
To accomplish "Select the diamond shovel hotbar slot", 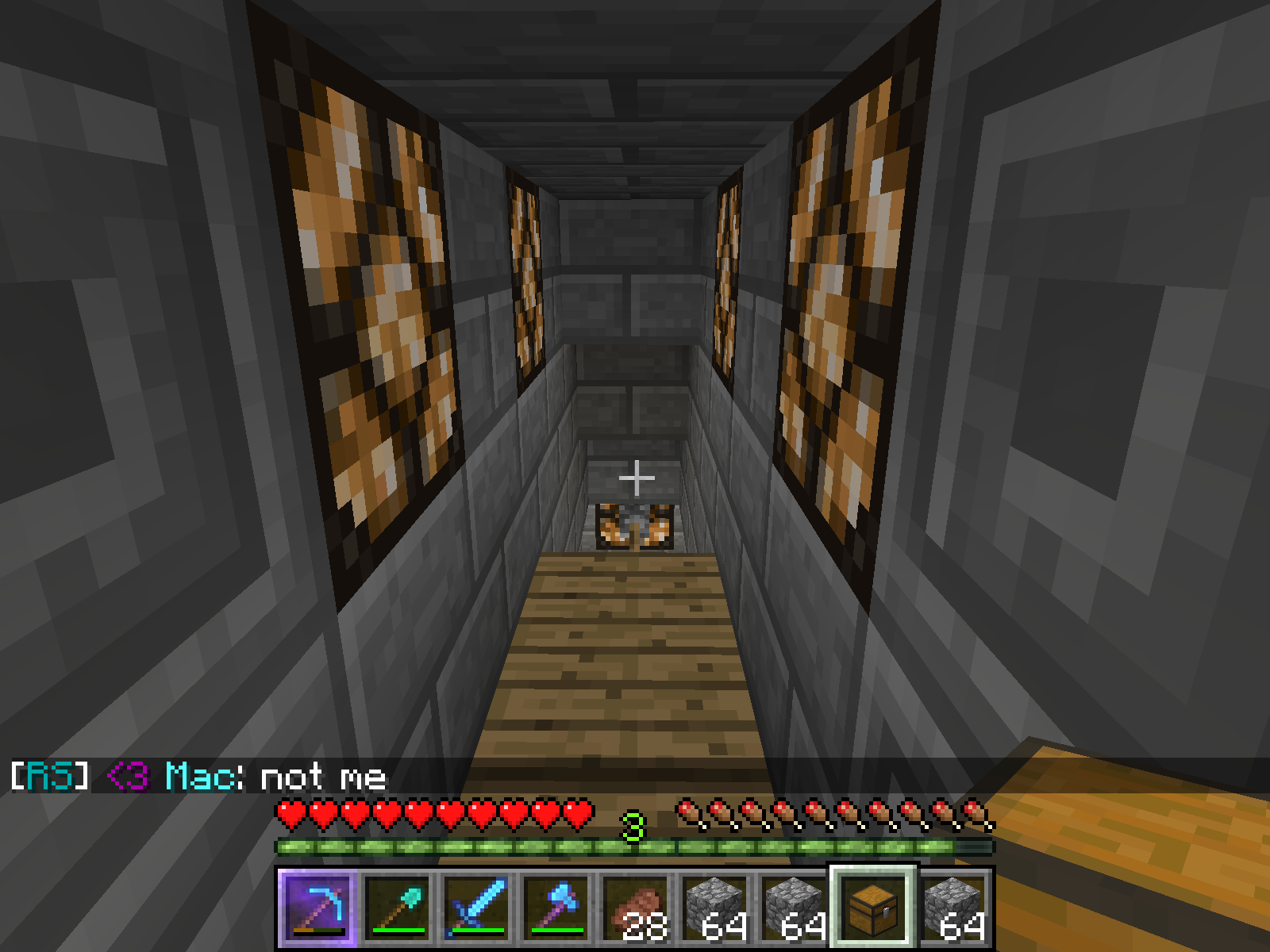I will [x=397, y=907].
